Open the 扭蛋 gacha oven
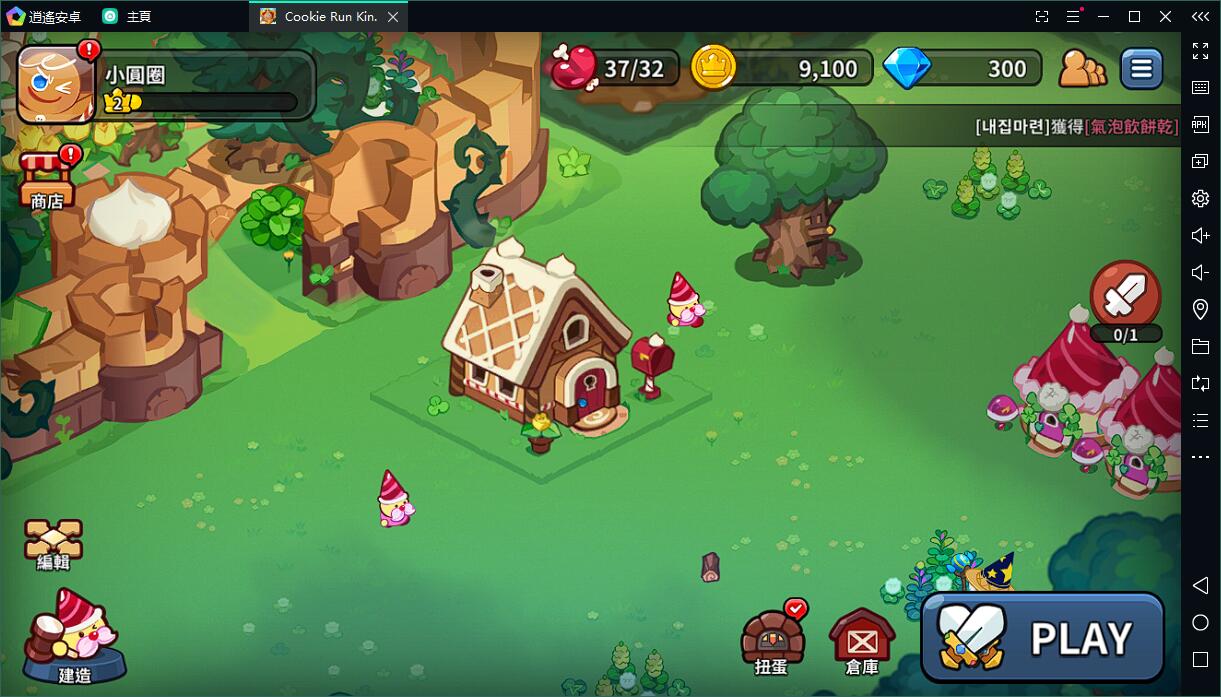1221x697 pixels. (x=772, y=638)
